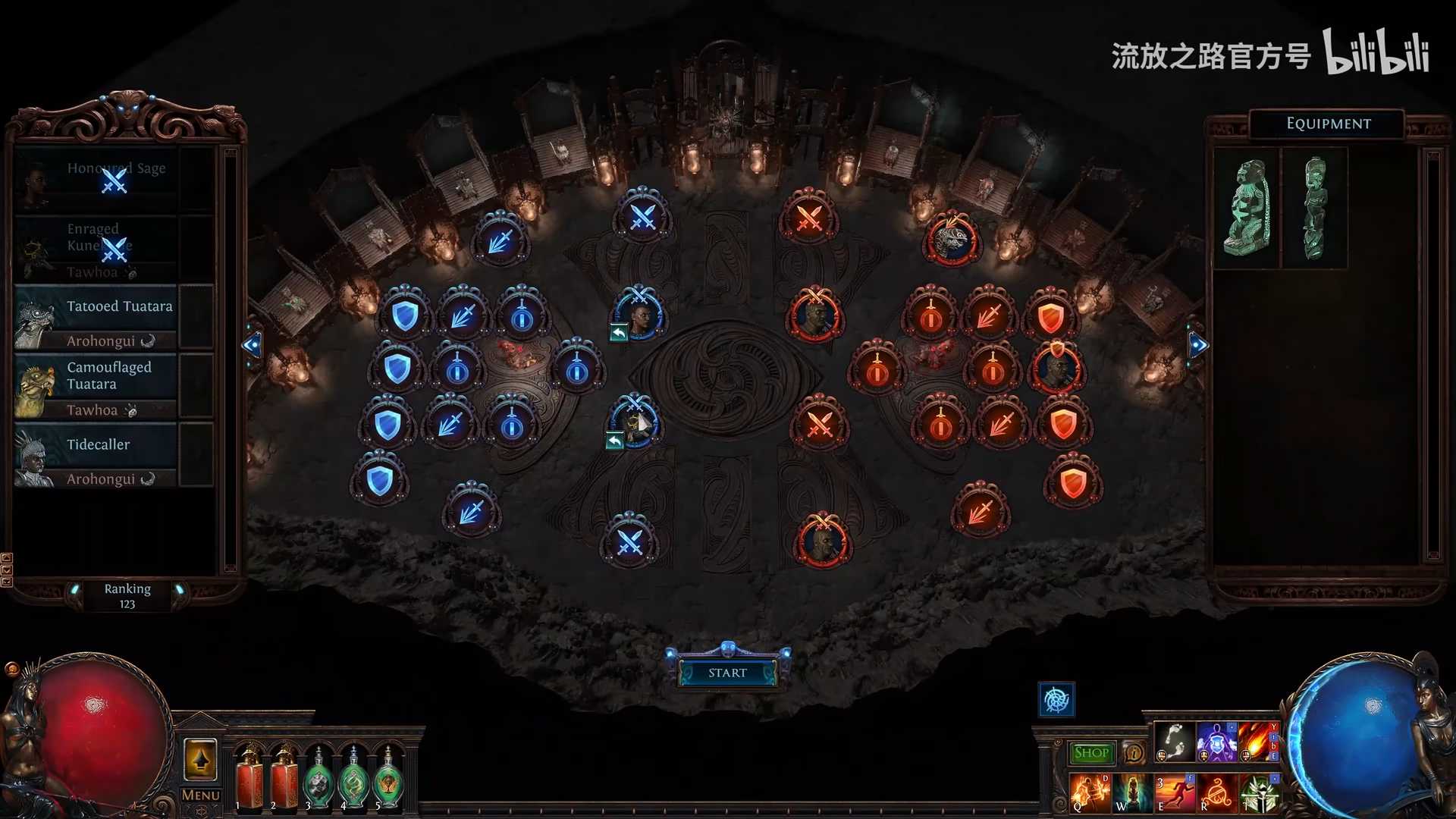This screenshot has width=1456, height=819.
Task: Click the equipment panel collapse arrow
Action: click(x=1197, y=345)
